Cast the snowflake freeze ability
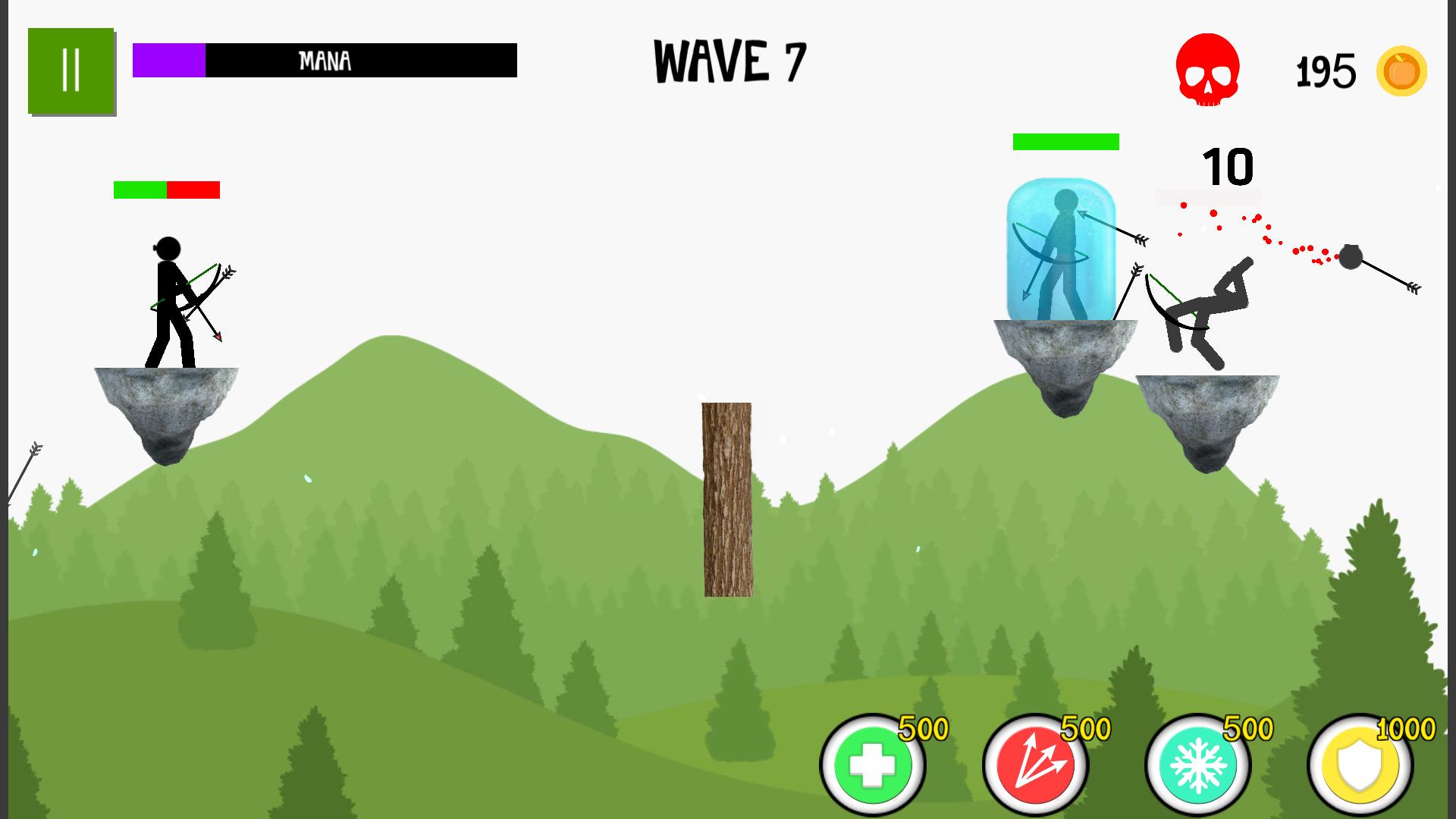Image resolution: width=1456 pixels, height=819 pixels. (x=1198, y=764)
